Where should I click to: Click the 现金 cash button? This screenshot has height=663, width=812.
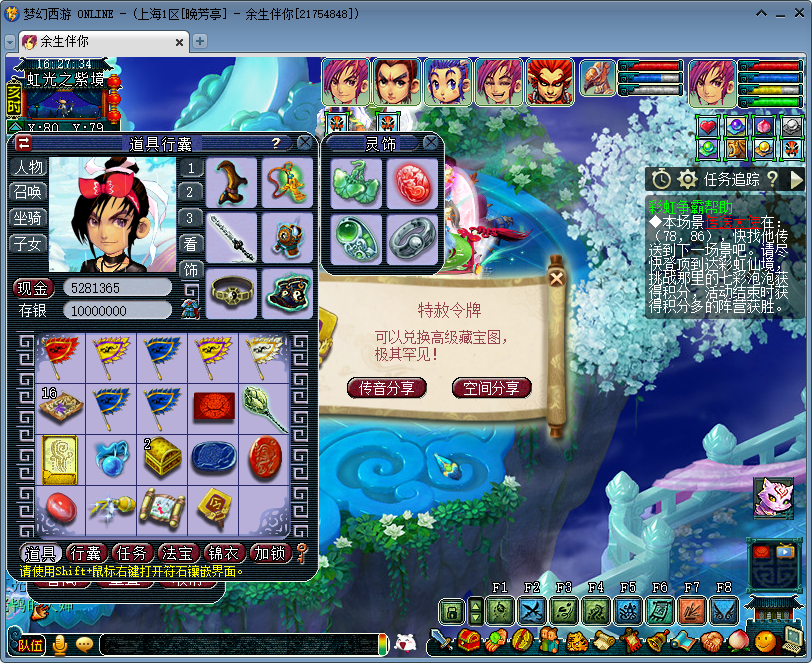pos(33,288)
